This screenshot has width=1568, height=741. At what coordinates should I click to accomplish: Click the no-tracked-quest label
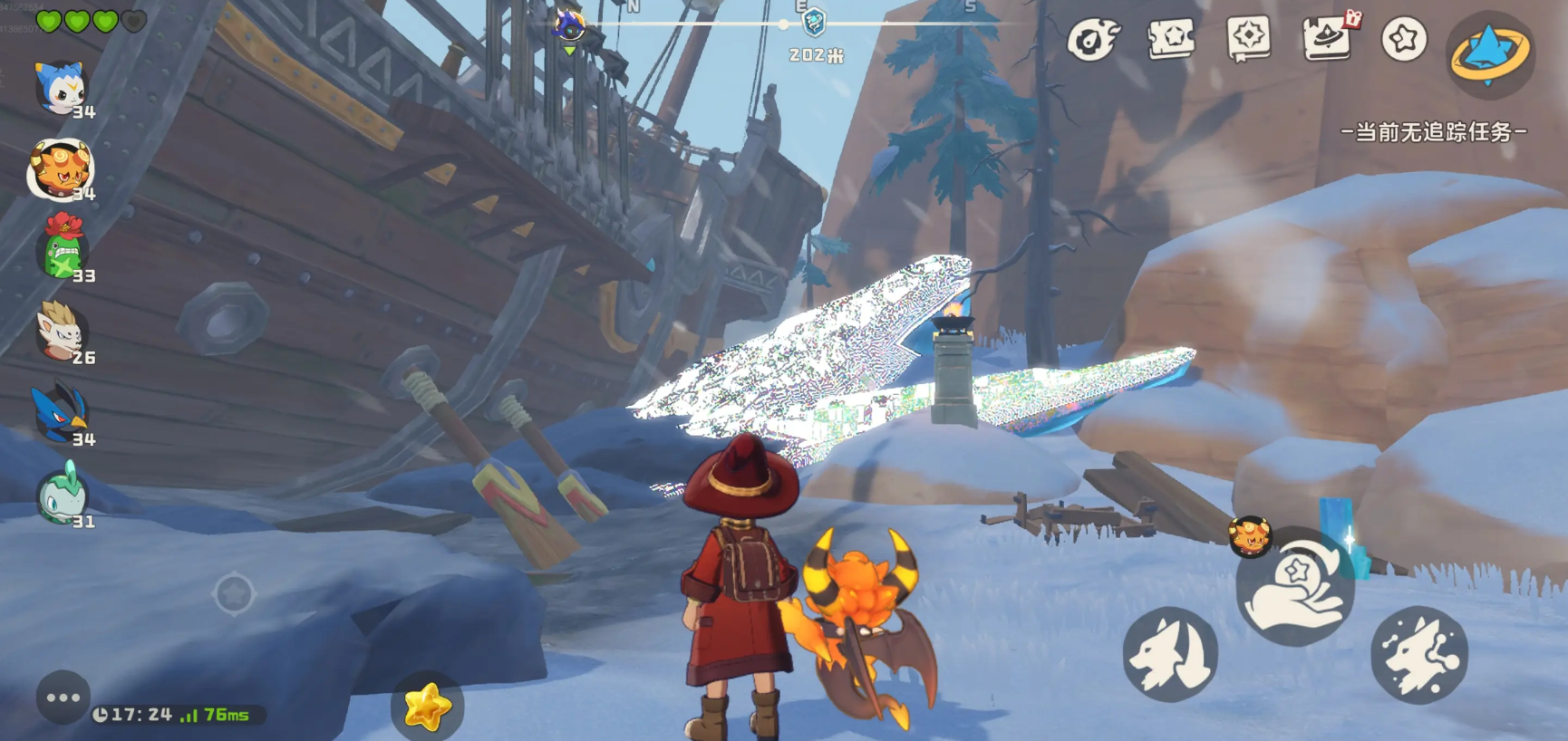[1433, 132]
